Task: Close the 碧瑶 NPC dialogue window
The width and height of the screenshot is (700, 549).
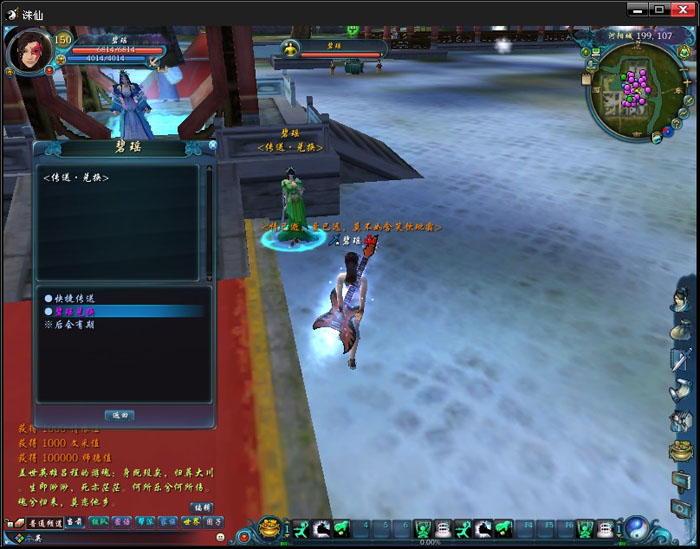Action: 212,145
